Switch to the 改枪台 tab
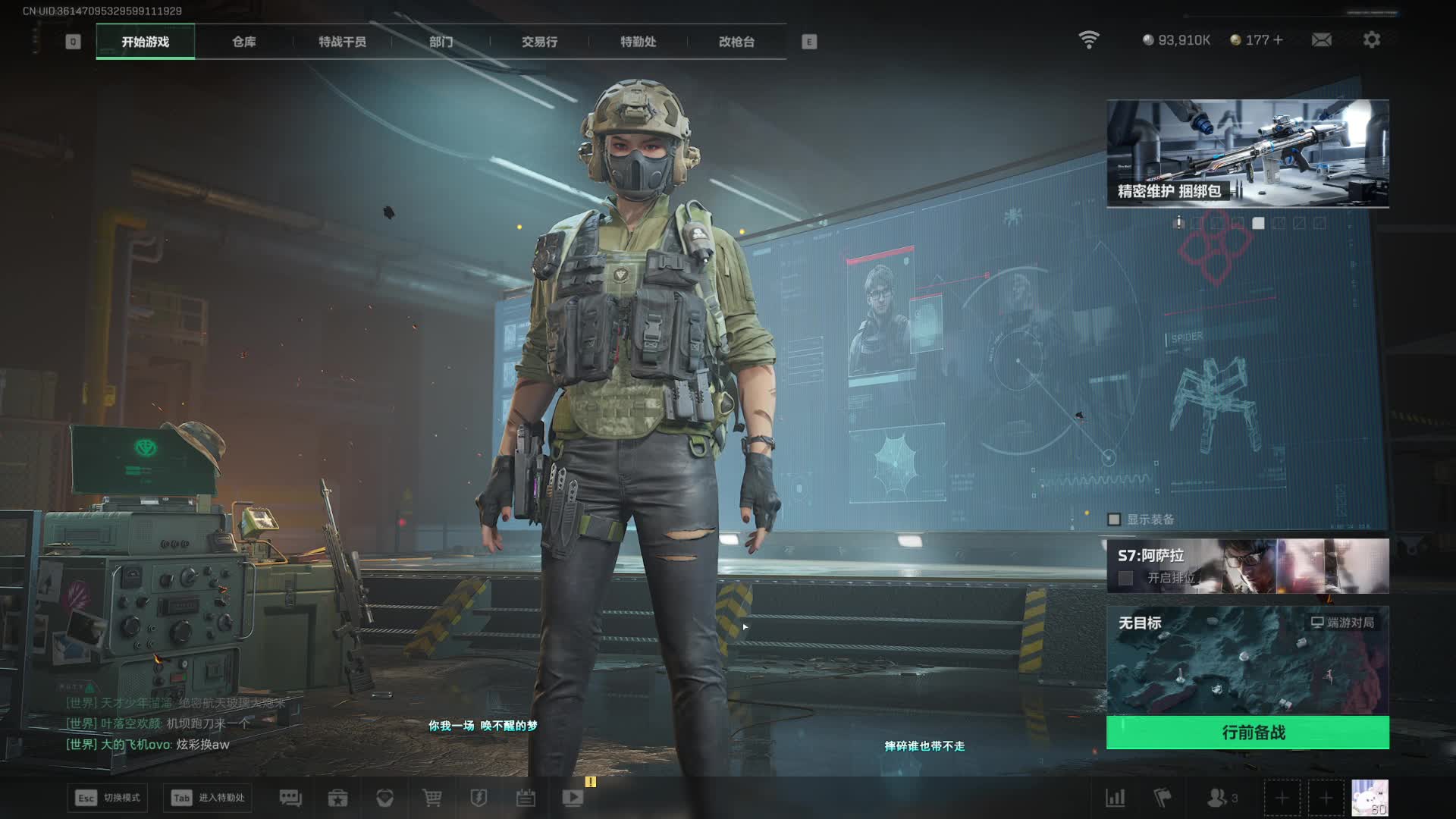The width and height of the screenshot is (1456, 819). tap(736, 42)
